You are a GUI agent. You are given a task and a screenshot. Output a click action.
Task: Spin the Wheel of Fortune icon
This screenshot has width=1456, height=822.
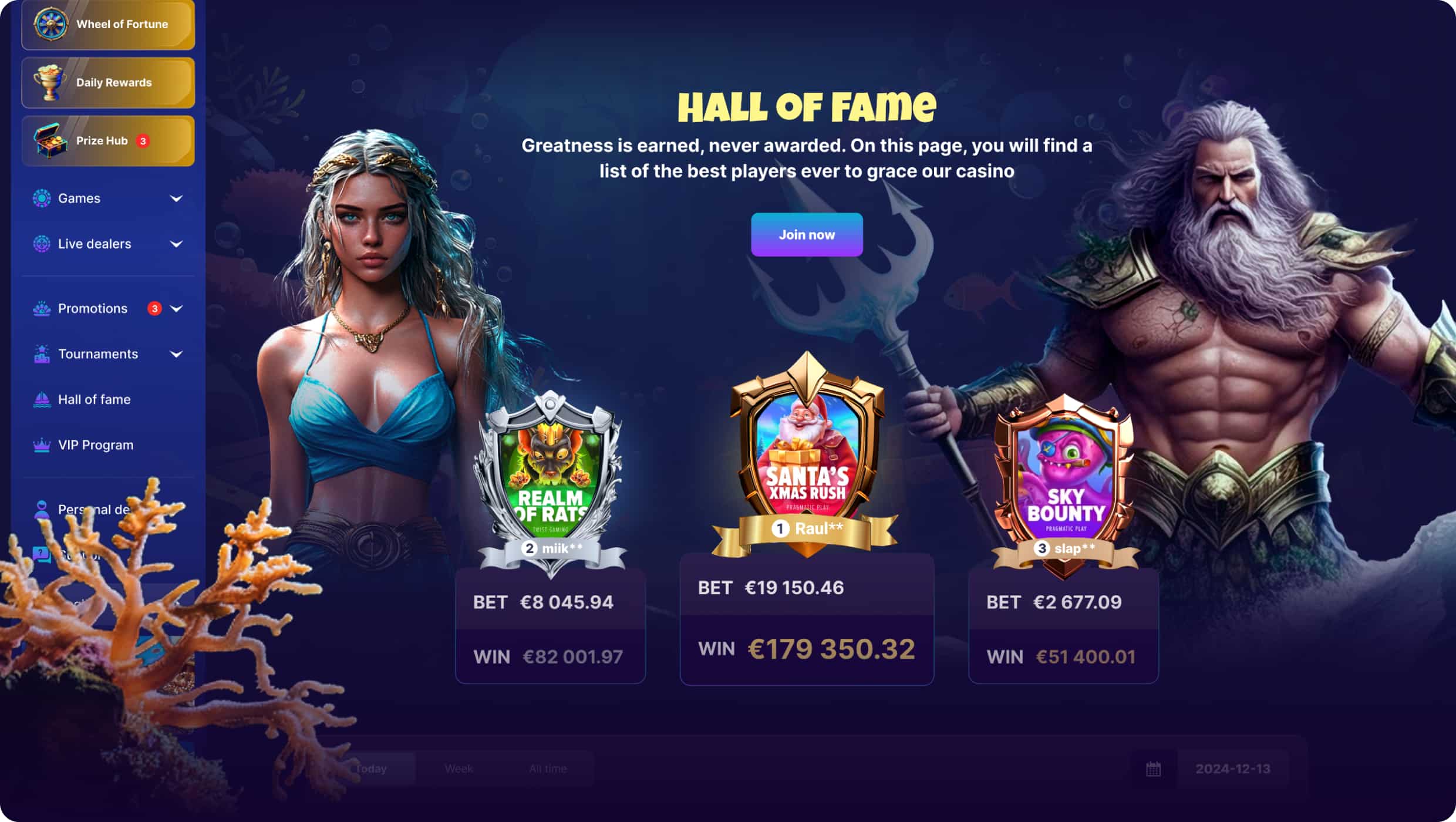tap(50, 24)
